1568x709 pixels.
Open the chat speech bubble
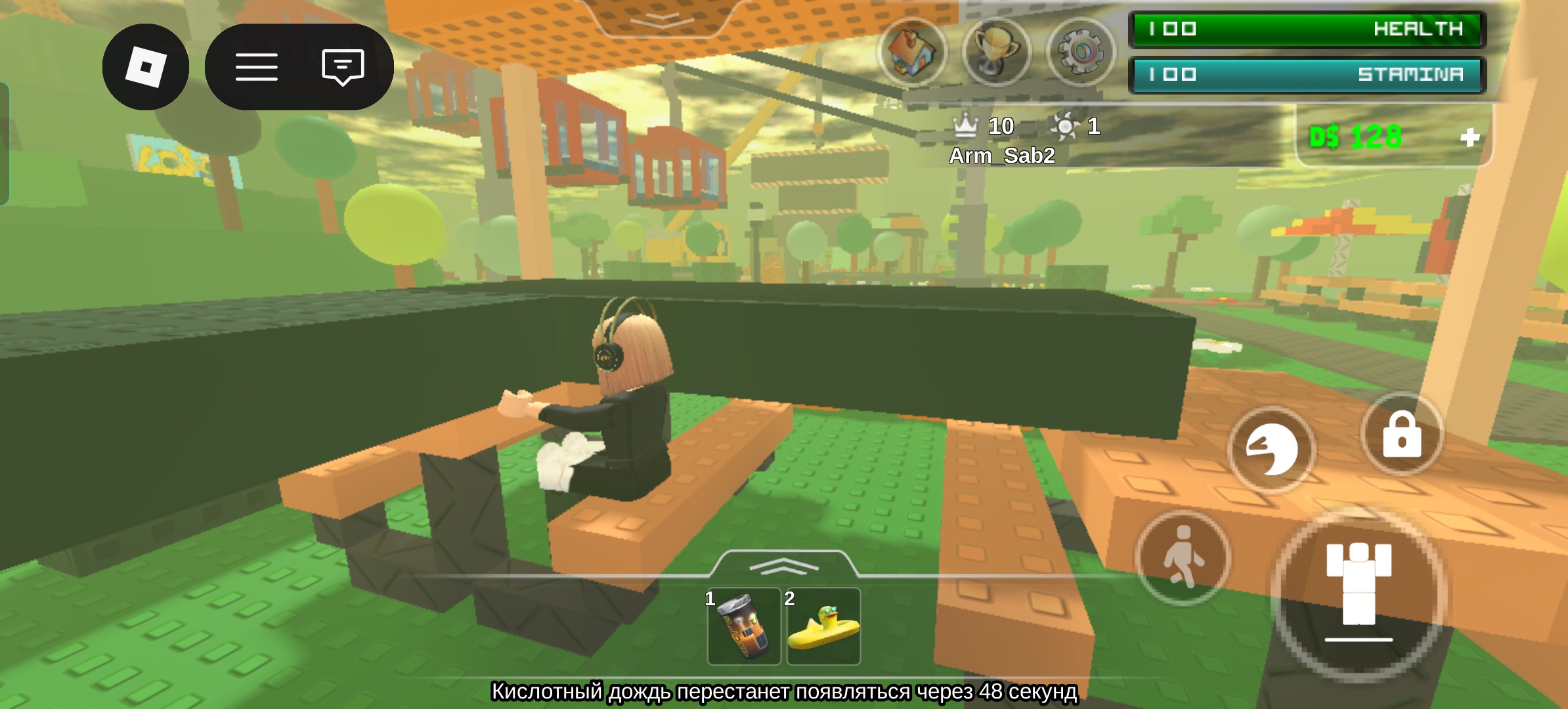point(343,66)
